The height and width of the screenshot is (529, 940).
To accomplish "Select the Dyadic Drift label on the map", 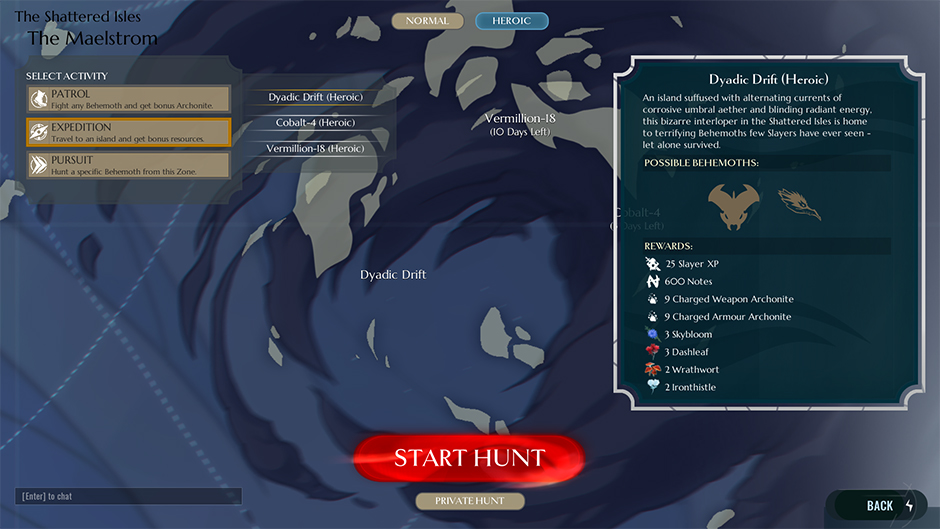I will pos(393,275).
